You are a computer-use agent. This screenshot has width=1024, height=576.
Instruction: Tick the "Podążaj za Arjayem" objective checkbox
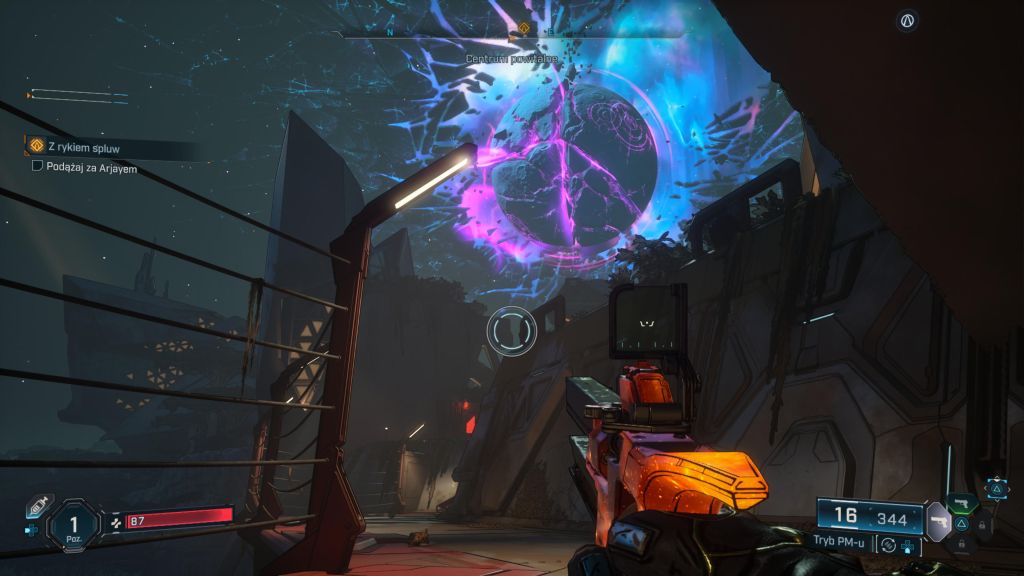pyautogui.click(x=38, y=167)
